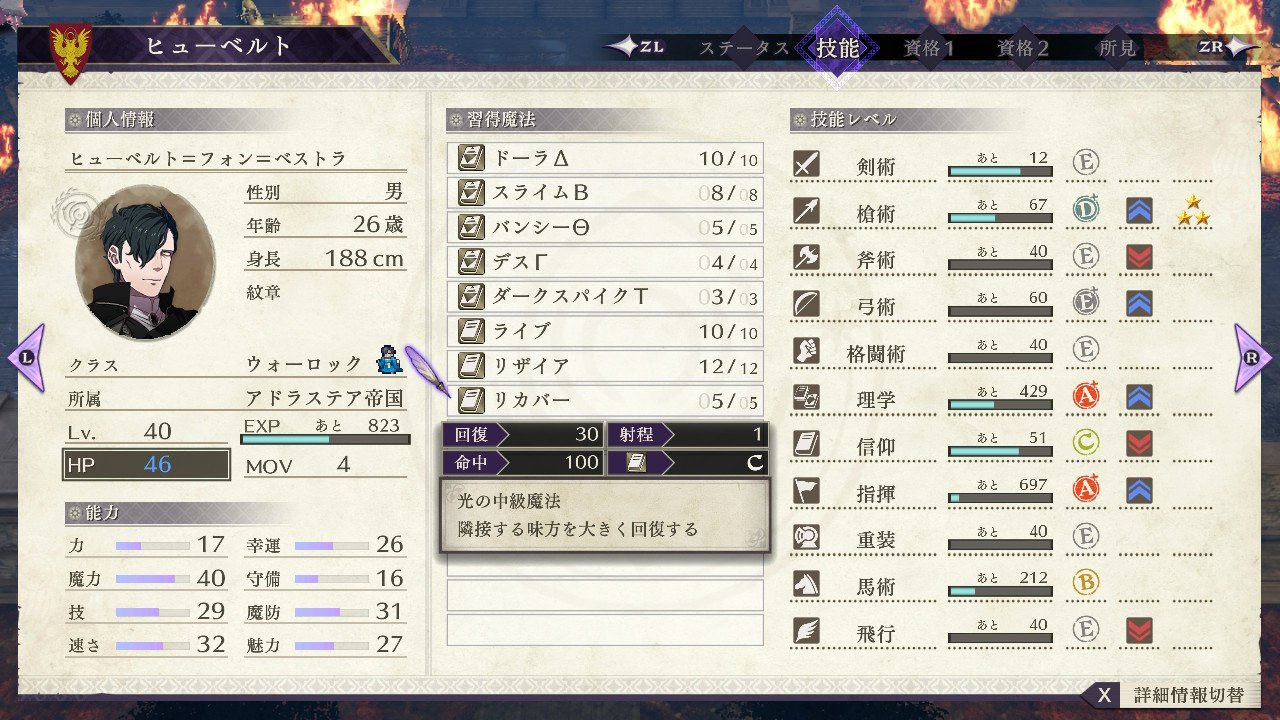Image resolution: width=1280 pixels, height=720 pixels.
Task: Select the バンシーΘ spell row
Action: click(x=604, y=228)
